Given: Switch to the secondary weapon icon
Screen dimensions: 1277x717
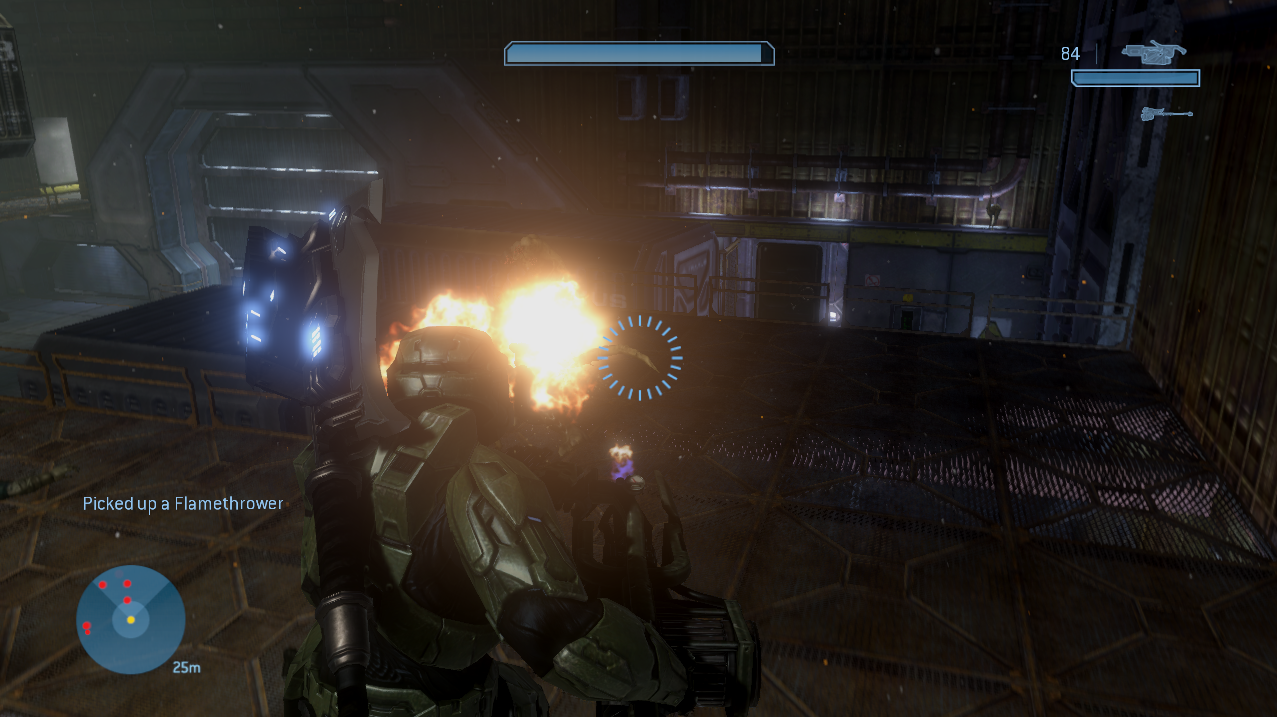Looking at the screenshot, I should click(x=1166, y=114).
